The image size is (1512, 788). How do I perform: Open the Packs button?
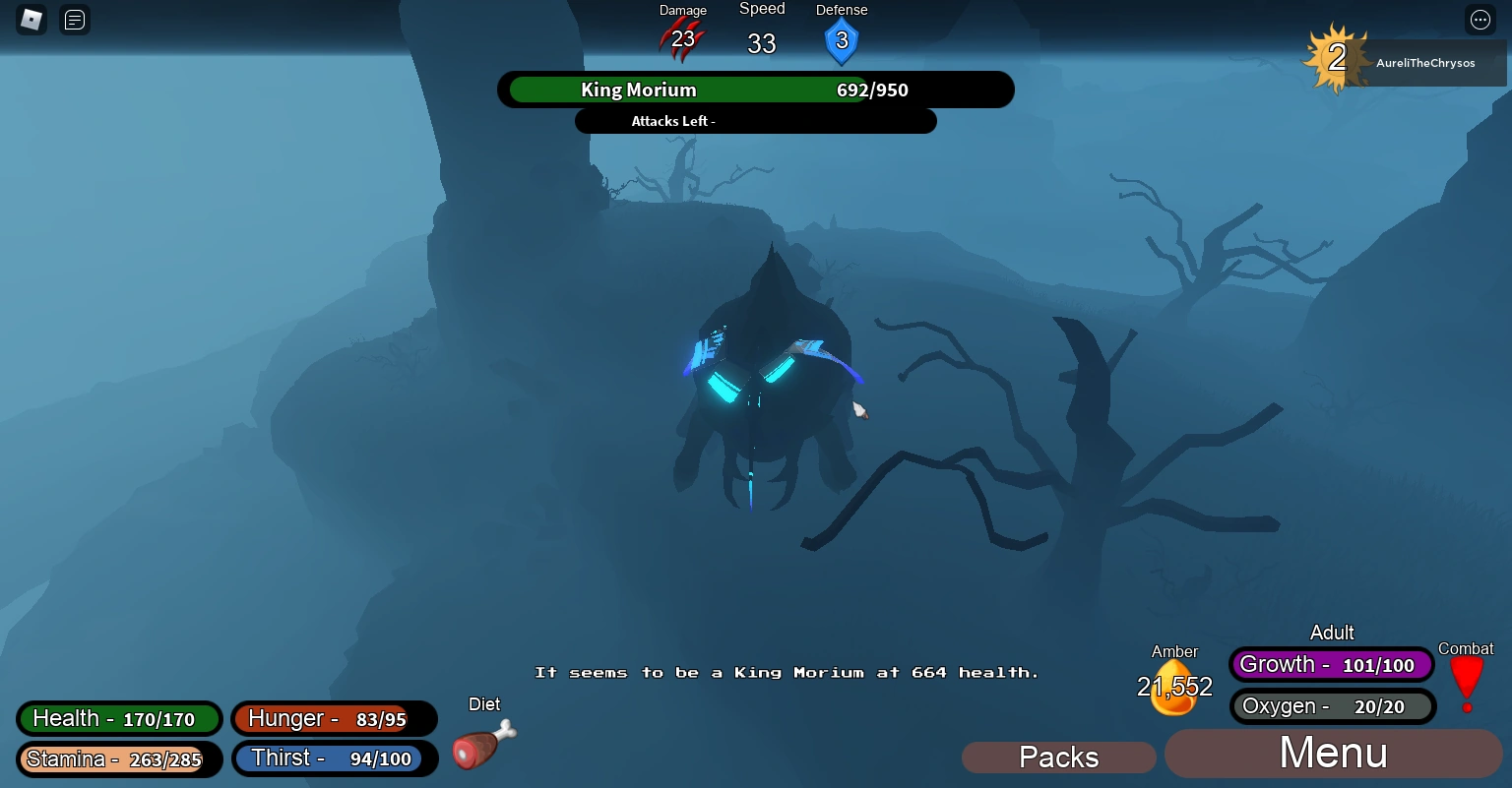coord(1058,757)
